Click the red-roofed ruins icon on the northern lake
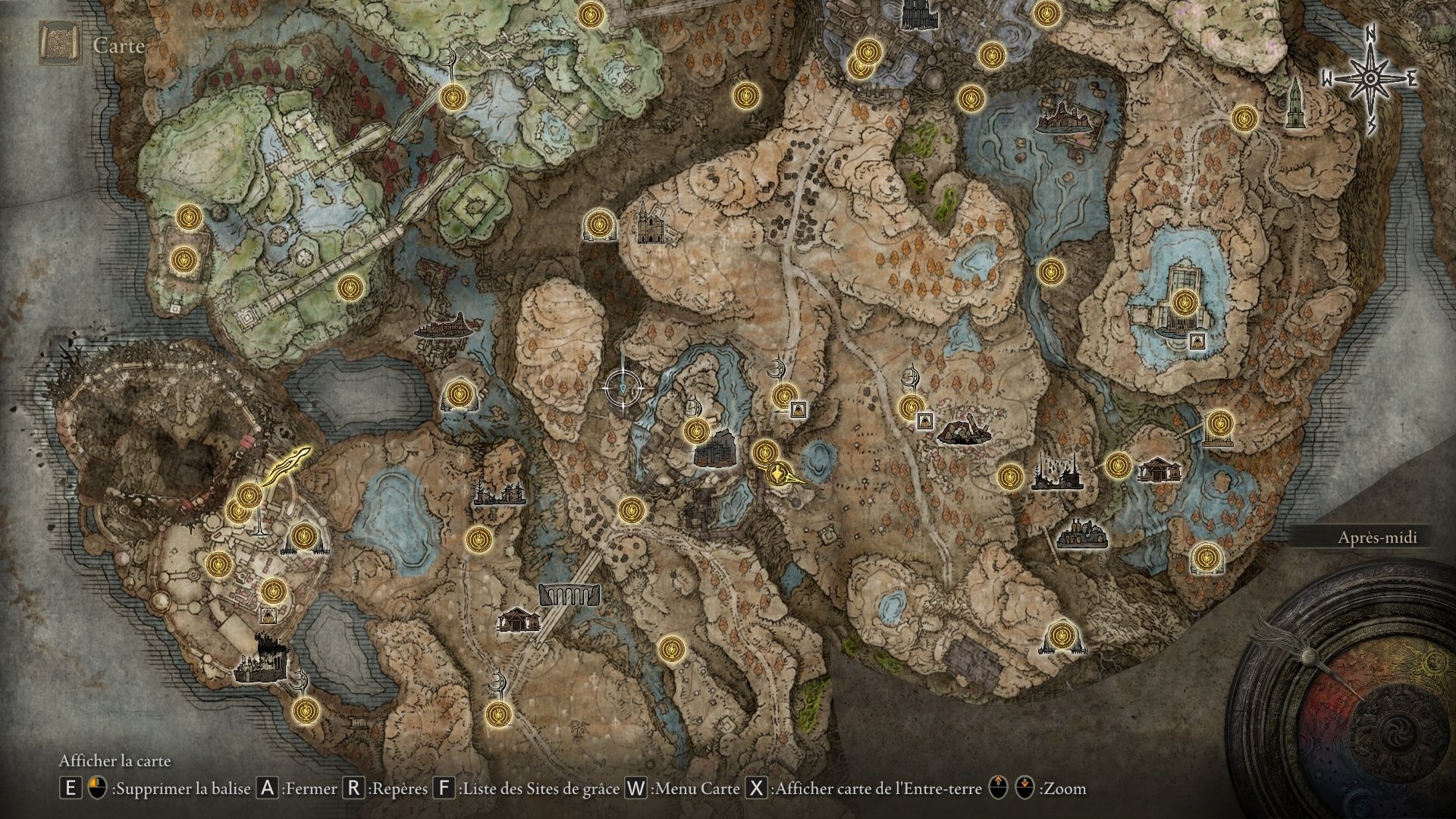Image resolution: width=1456 pixels, height=819 pixels. tap(1068, 118)
